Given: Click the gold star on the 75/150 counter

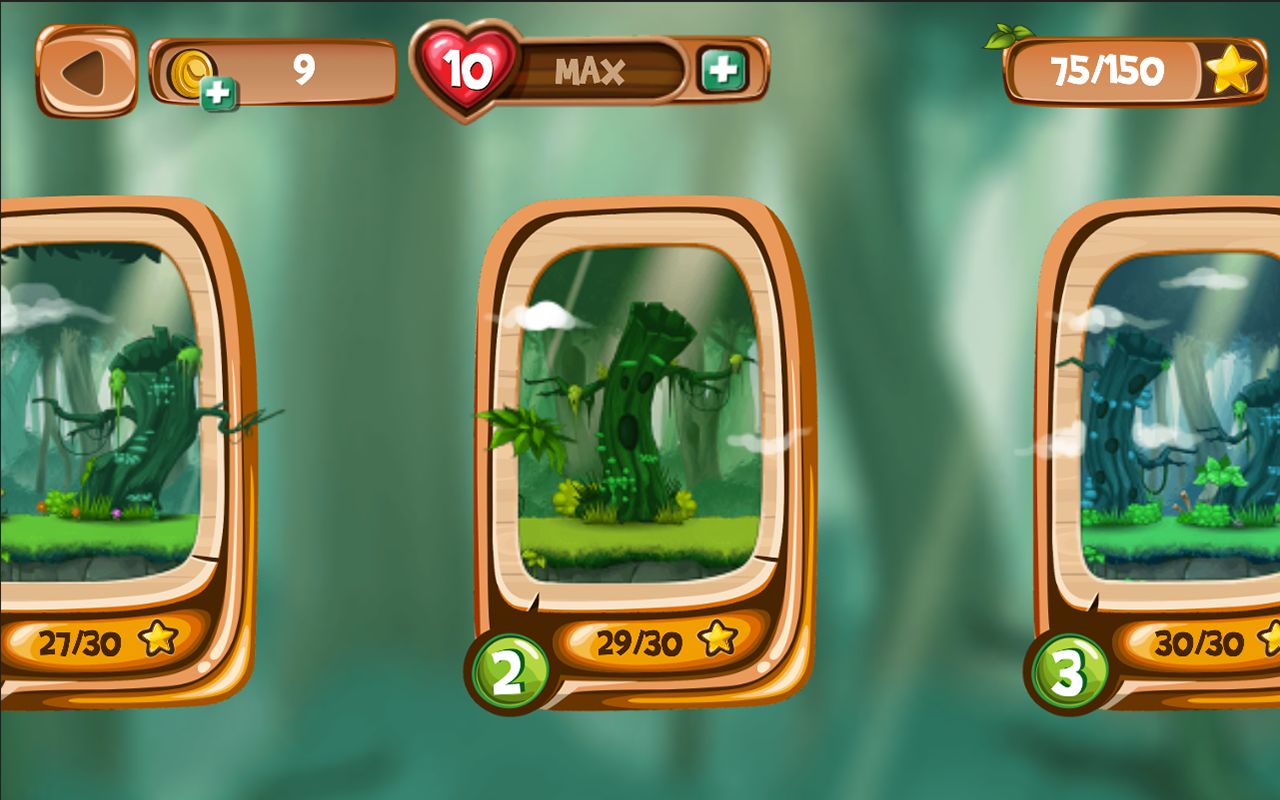Looking at the screenshot, I should [1232, 70].
